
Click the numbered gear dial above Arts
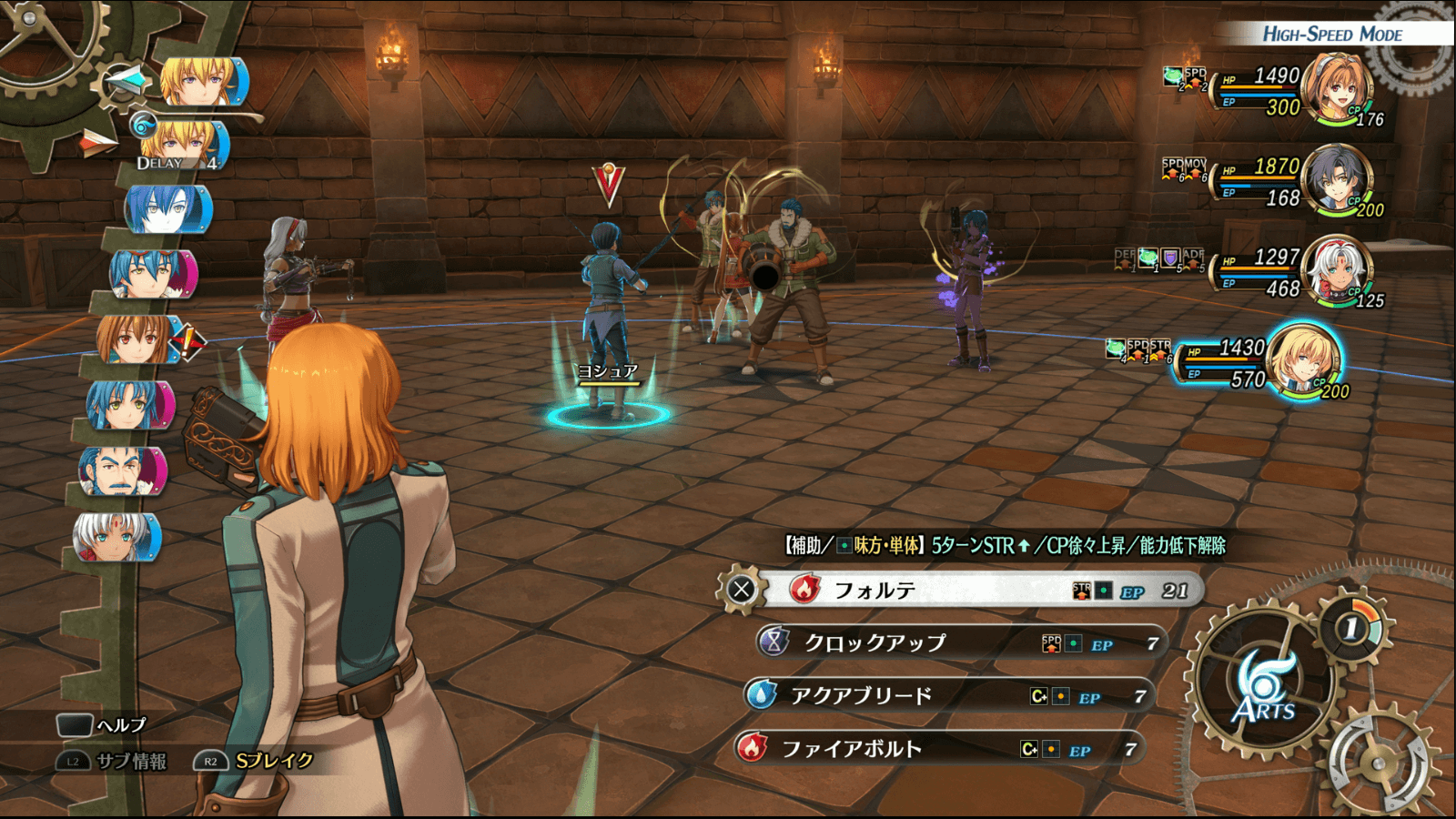1353,627
